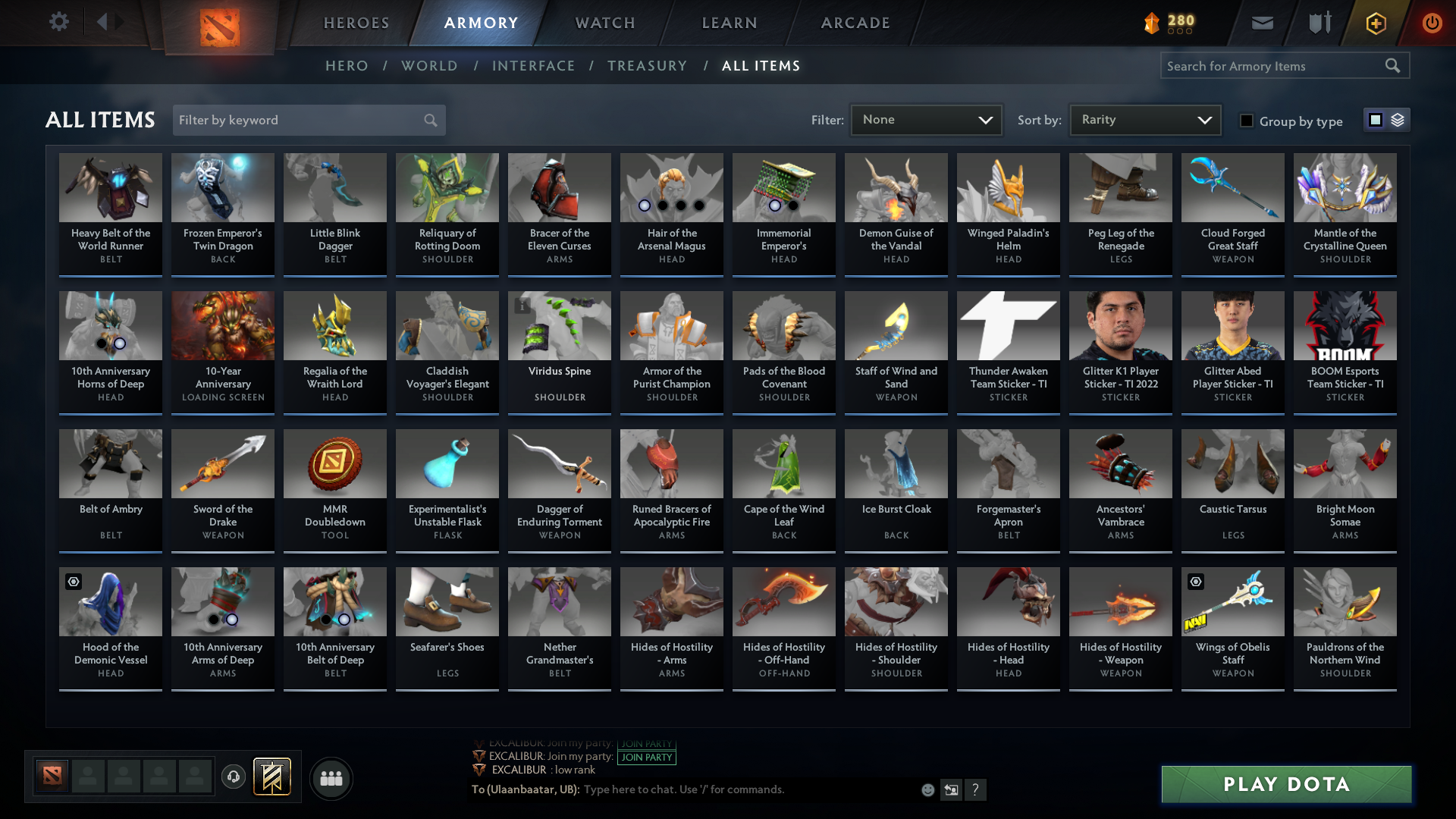Click the power button icon
This screenshot has height=819, width=1456.
[x=1432, y=23]
